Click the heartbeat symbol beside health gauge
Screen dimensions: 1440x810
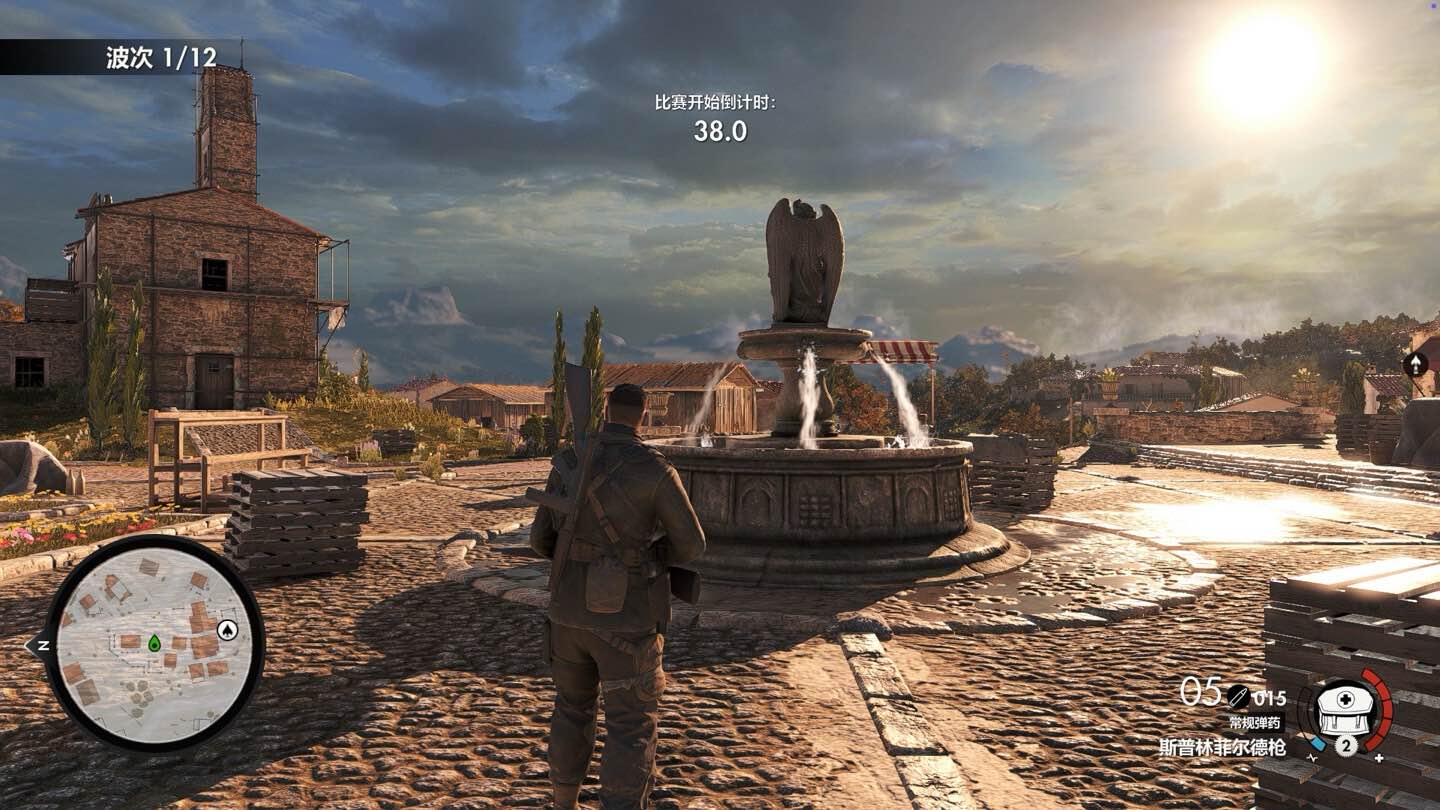pyautogui.click(x=1313, y=758)
